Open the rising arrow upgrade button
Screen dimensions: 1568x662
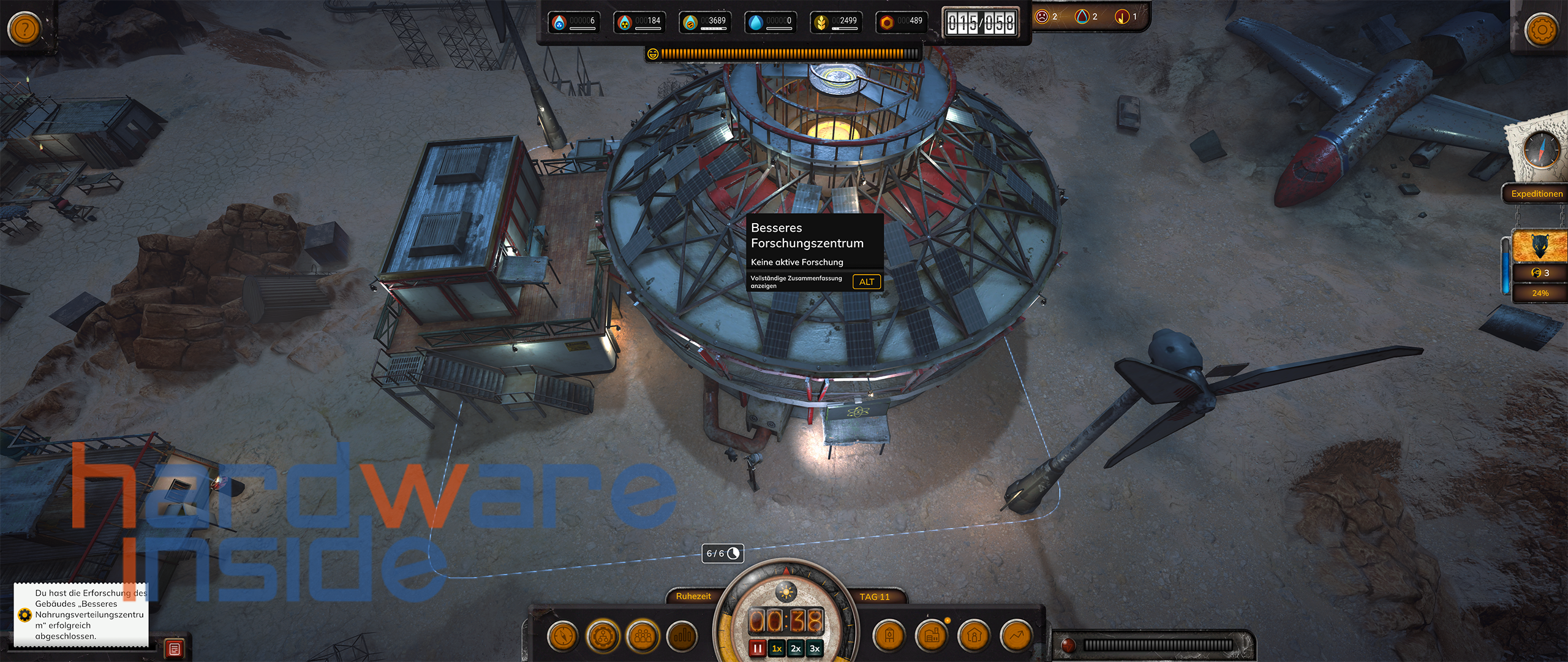point(1016,636)
